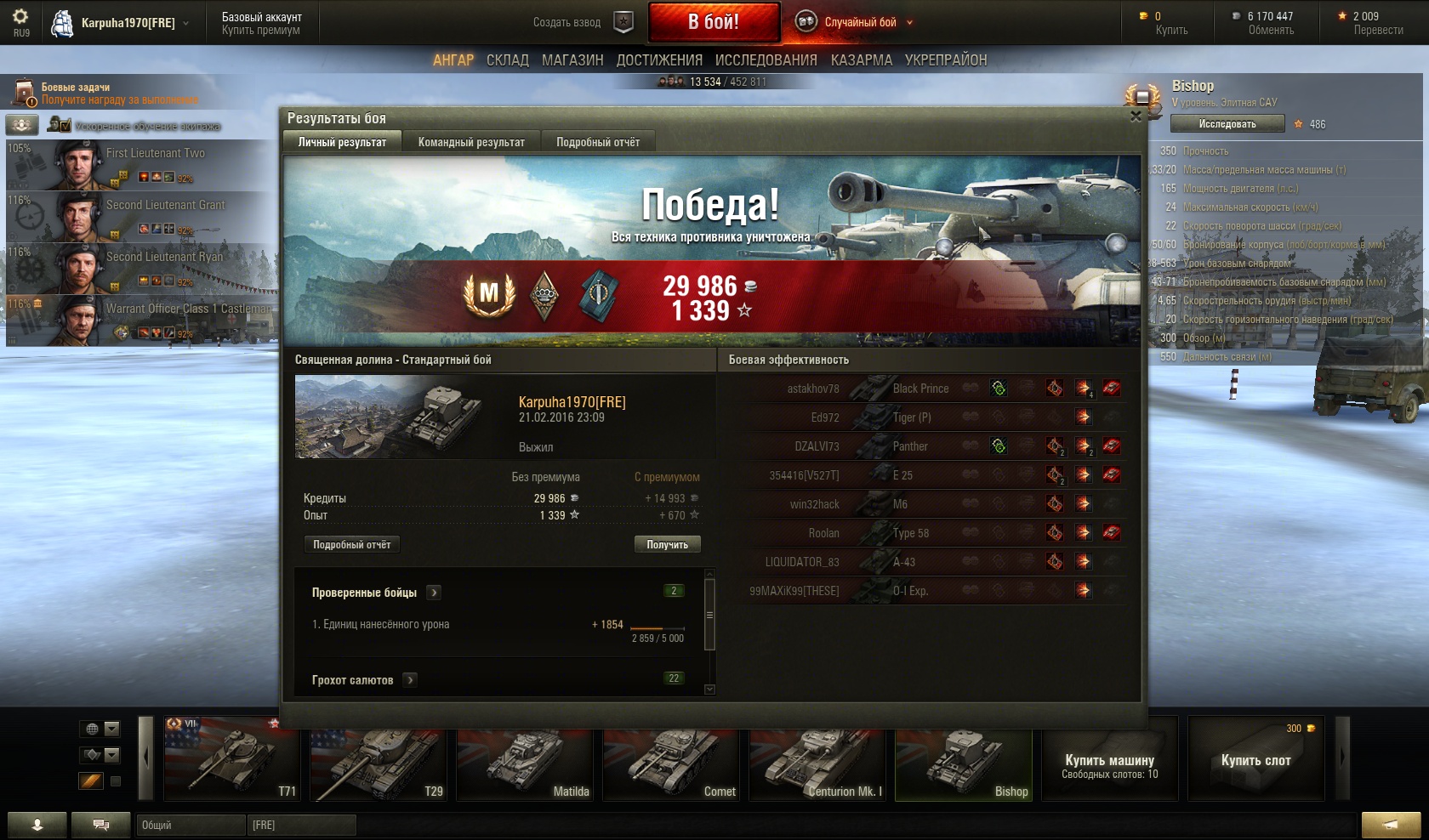Open the Подробный отчёт button under credits

[351, 545]
